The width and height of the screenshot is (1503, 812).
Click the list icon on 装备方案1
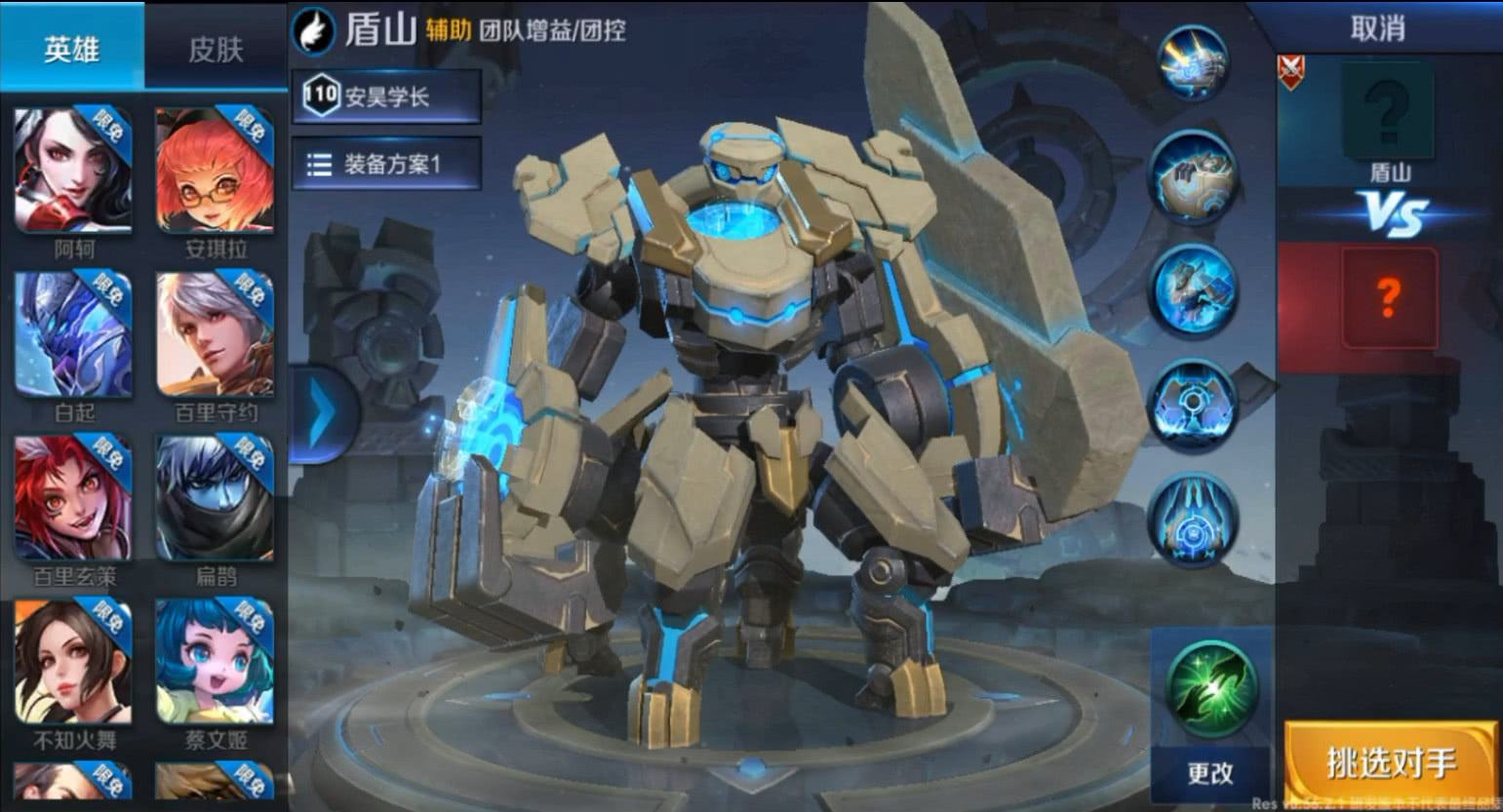[320, 163]
